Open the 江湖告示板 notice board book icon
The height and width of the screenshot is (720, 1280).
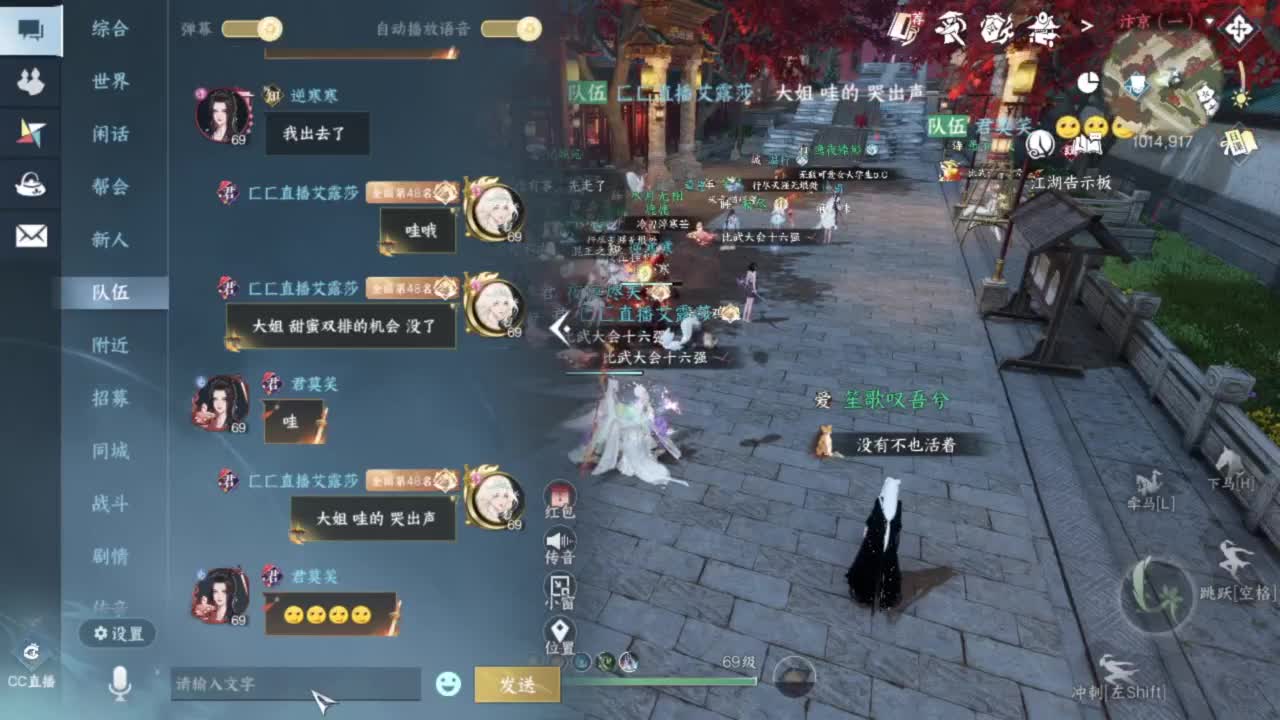click(x=1090, y=146)
